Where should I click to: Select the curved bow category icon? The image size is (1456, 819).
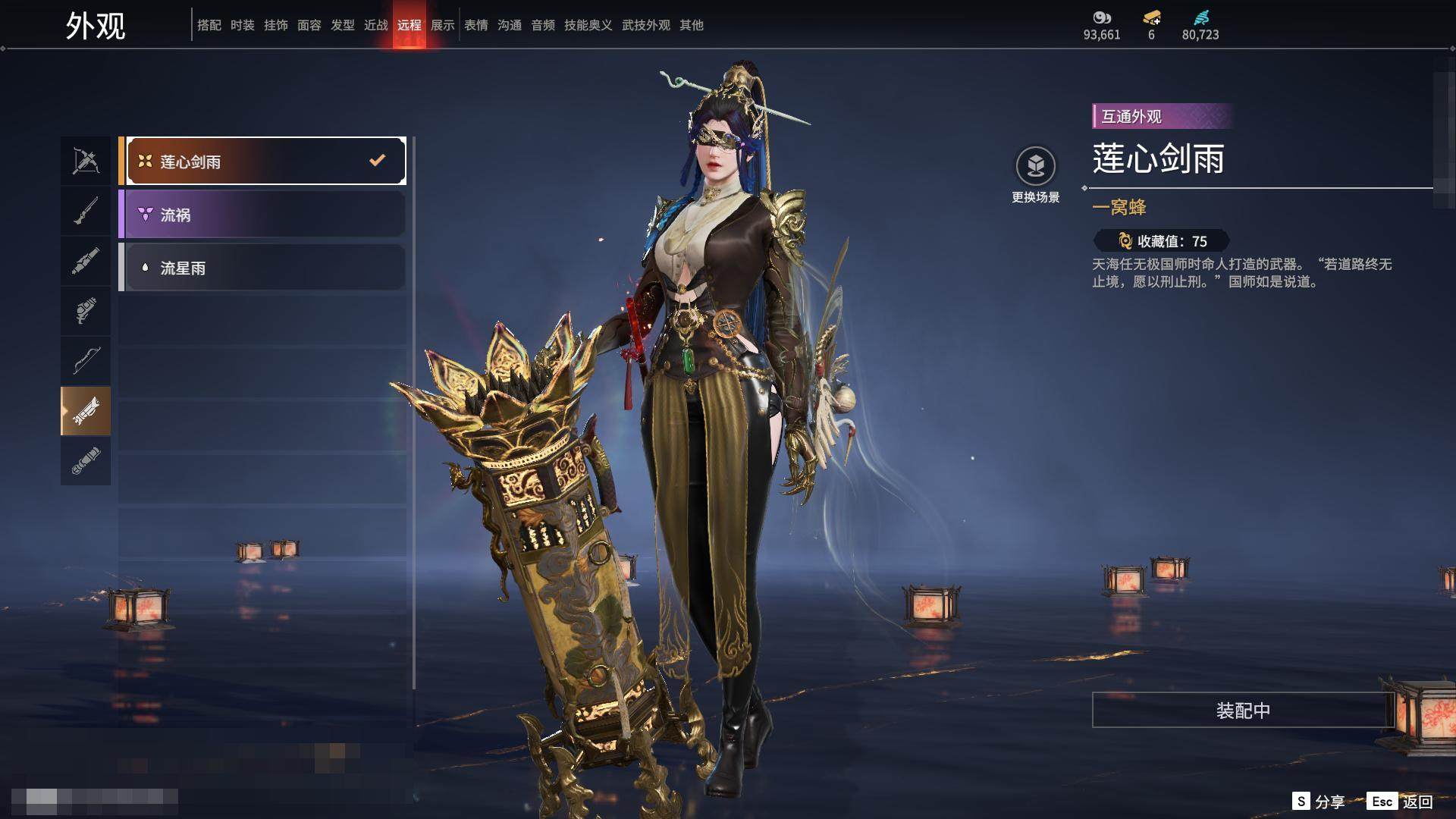tap(86, 361)
